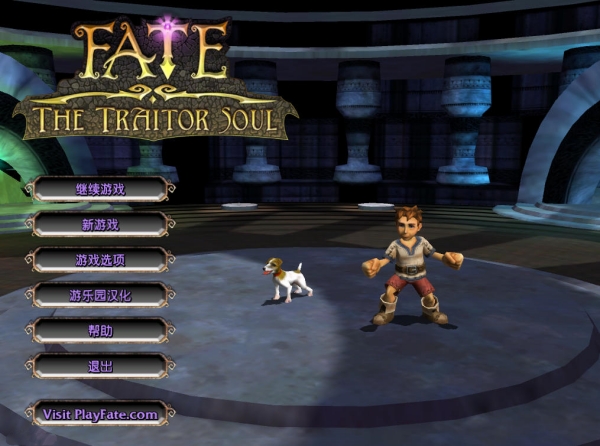Choose 退出 to exit the game

100,366
